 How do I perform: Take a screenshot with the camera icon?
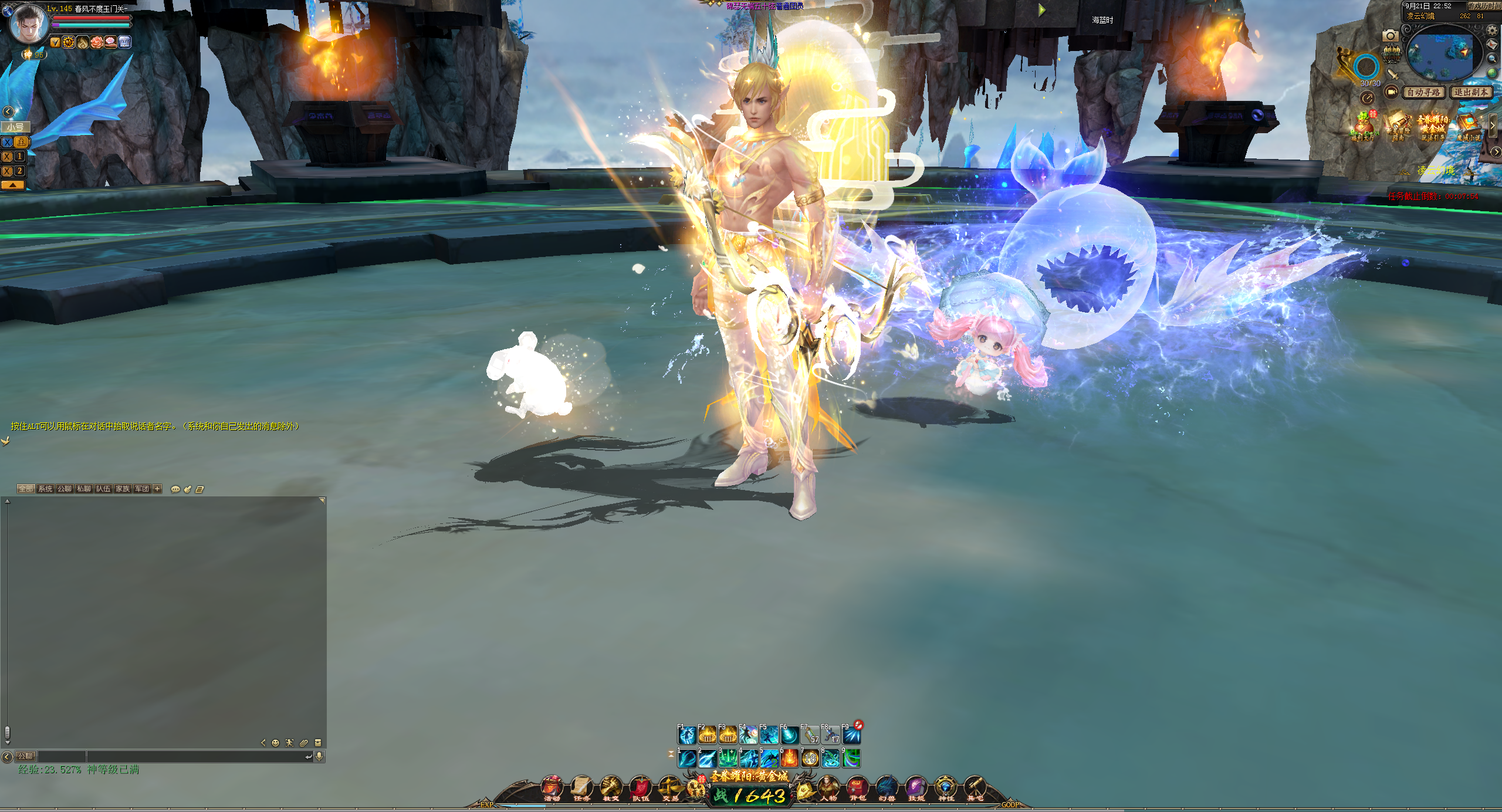coord(1390,36)
